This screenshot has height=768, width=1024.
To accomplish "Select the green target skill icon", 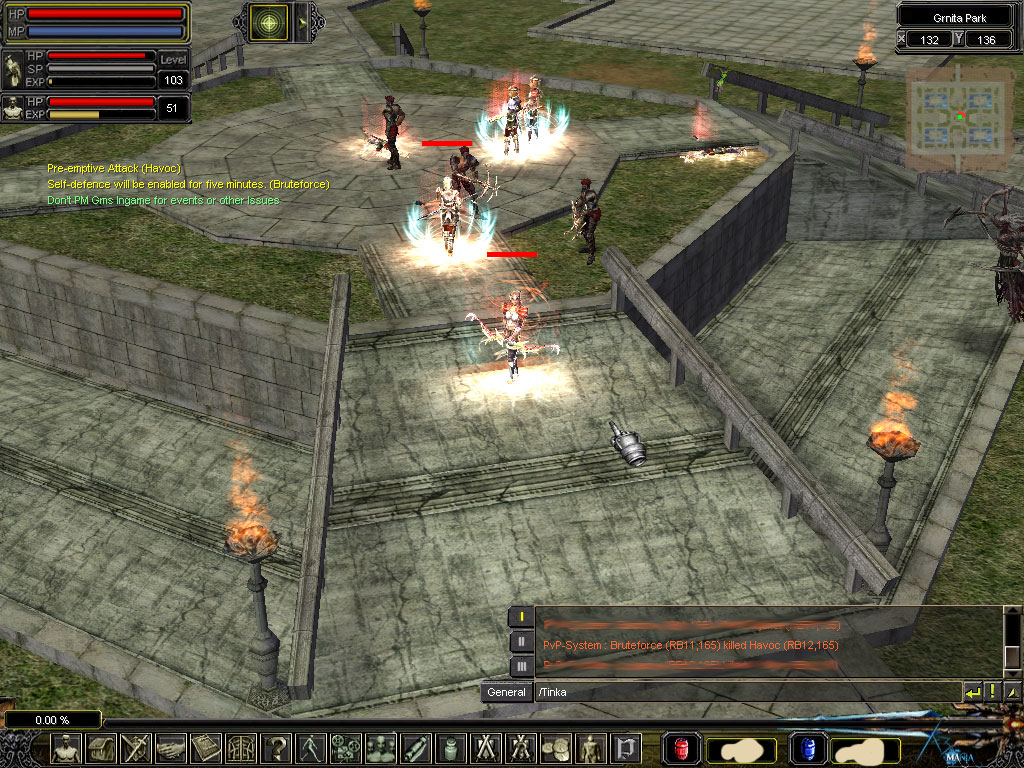I will pyautogui.click(x=268, y=21).
